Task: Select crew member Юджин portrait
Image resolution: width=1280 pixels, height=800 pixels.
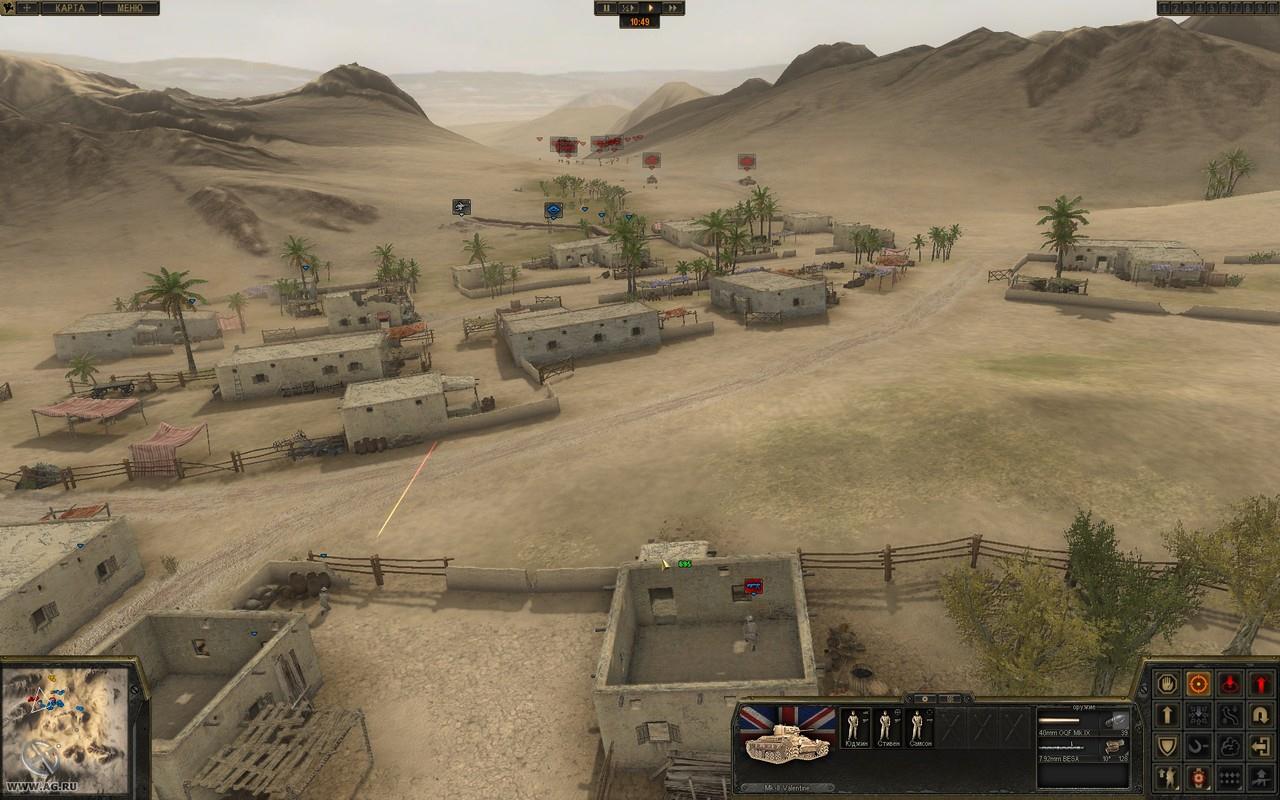Action: (x=853, y=728)
